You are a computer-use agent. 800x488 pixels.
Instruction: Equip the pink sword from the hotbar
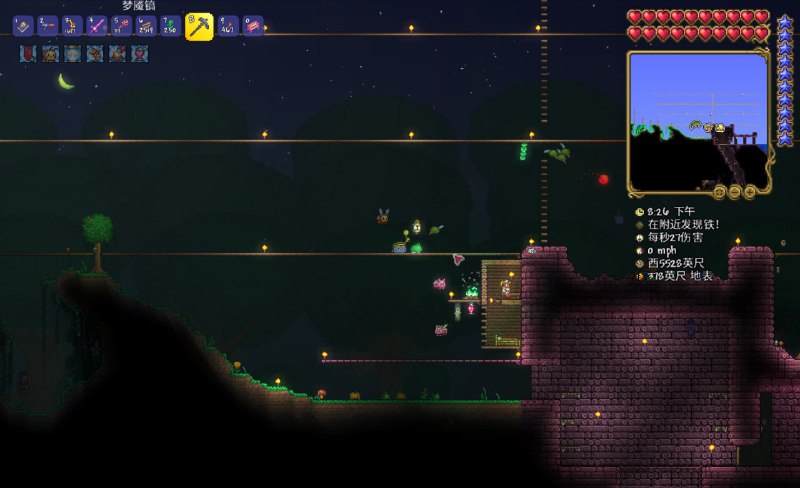[x=97, y=25]
